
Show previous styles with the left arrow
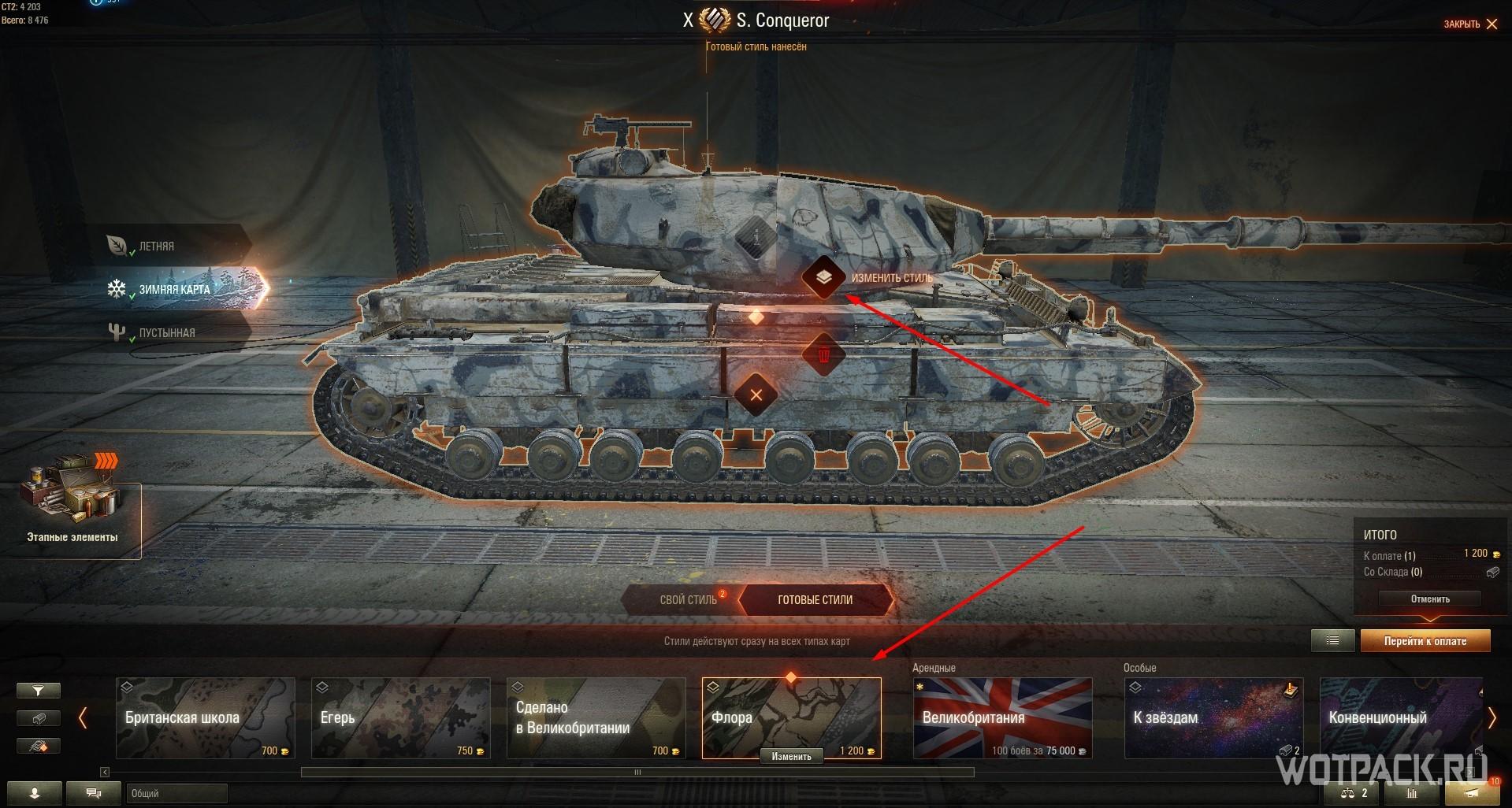tap(83, 717)
